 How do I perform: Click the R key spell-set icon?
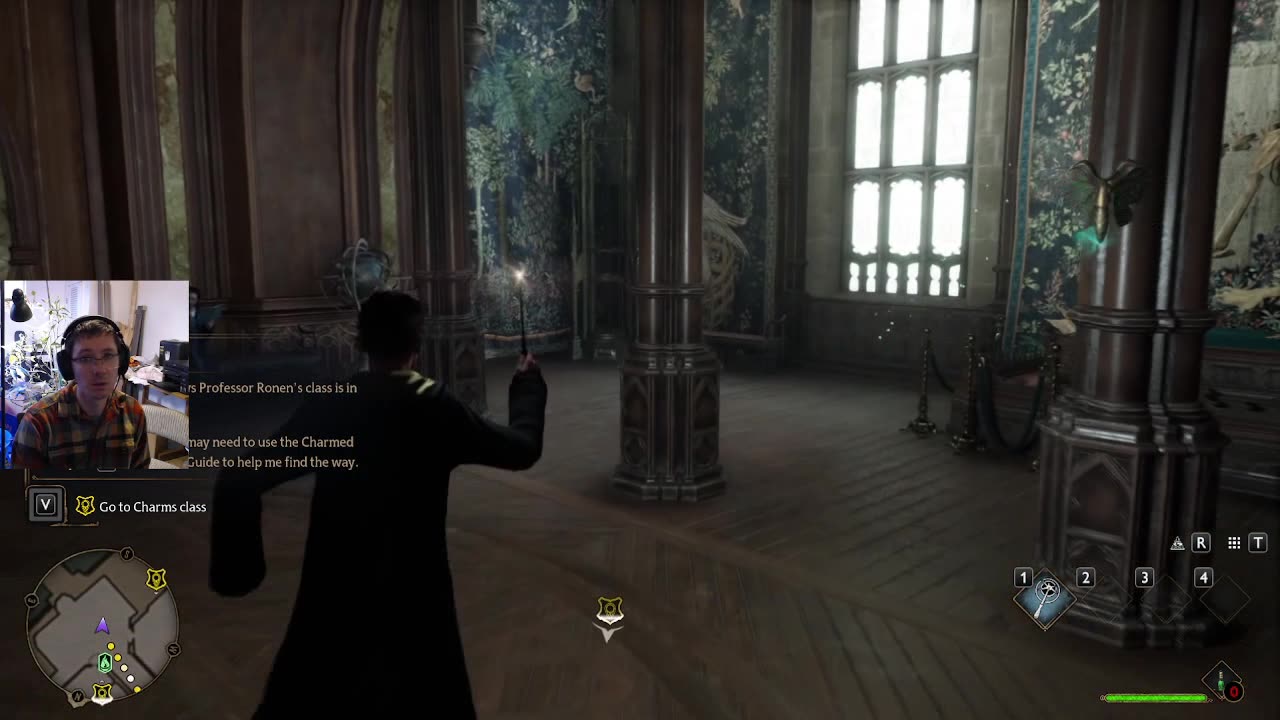(1201, 543)
